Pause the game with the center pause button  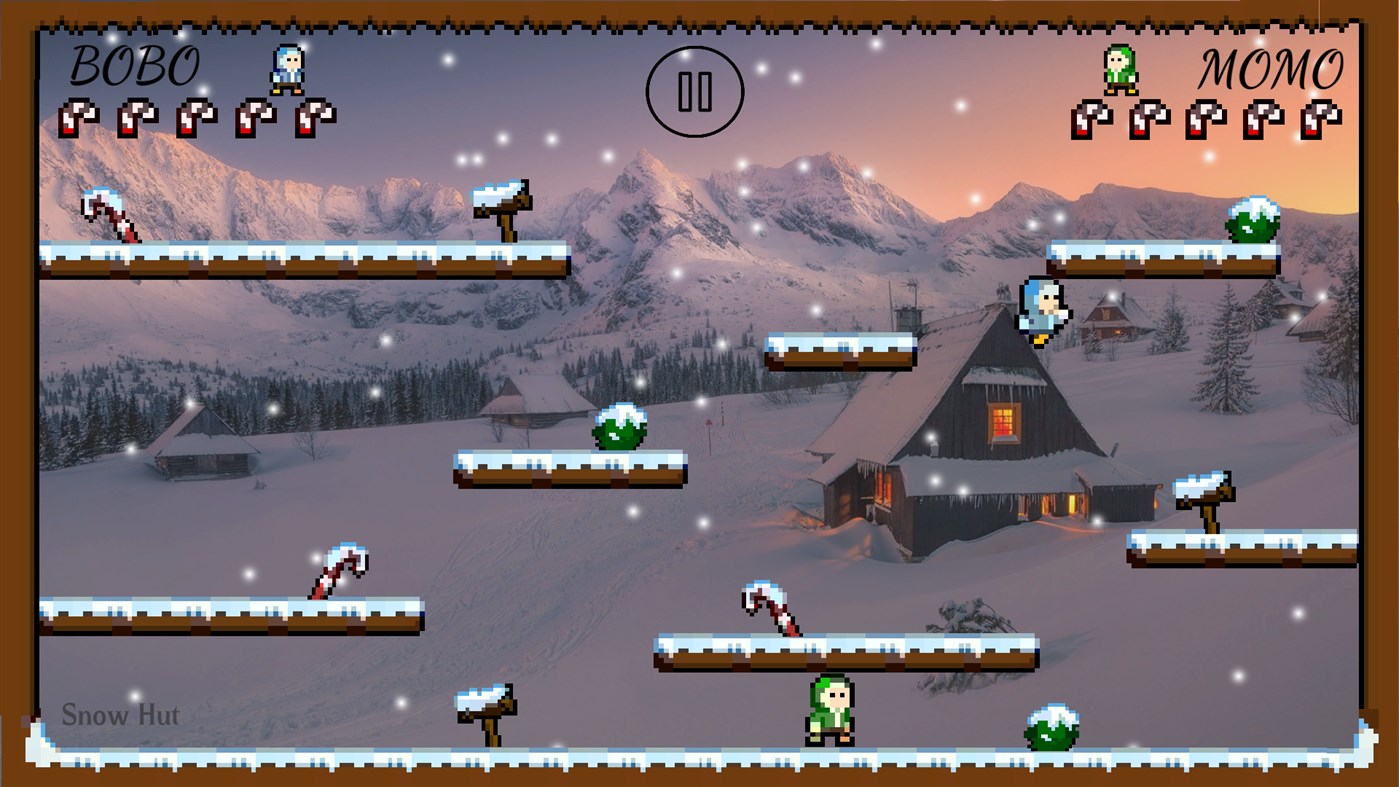click(x=696, y=91)
